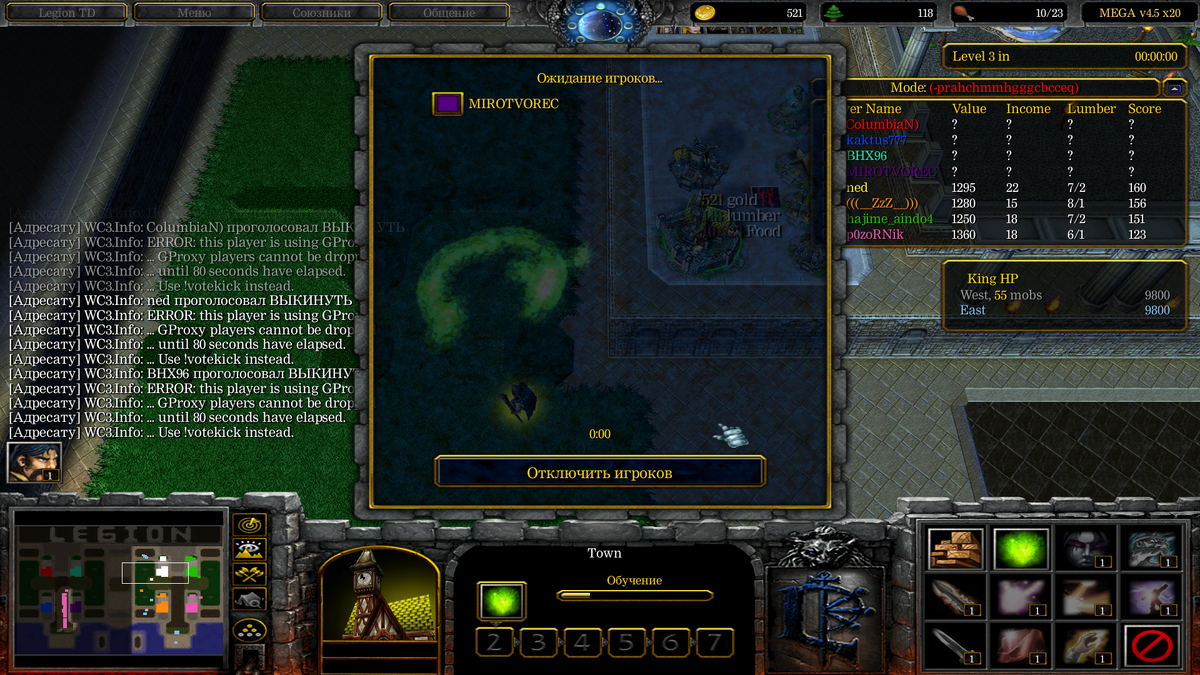Screen dimensions: 1200x675
Task: Click the Town clock tower portrait
Action: coord(380,598)
